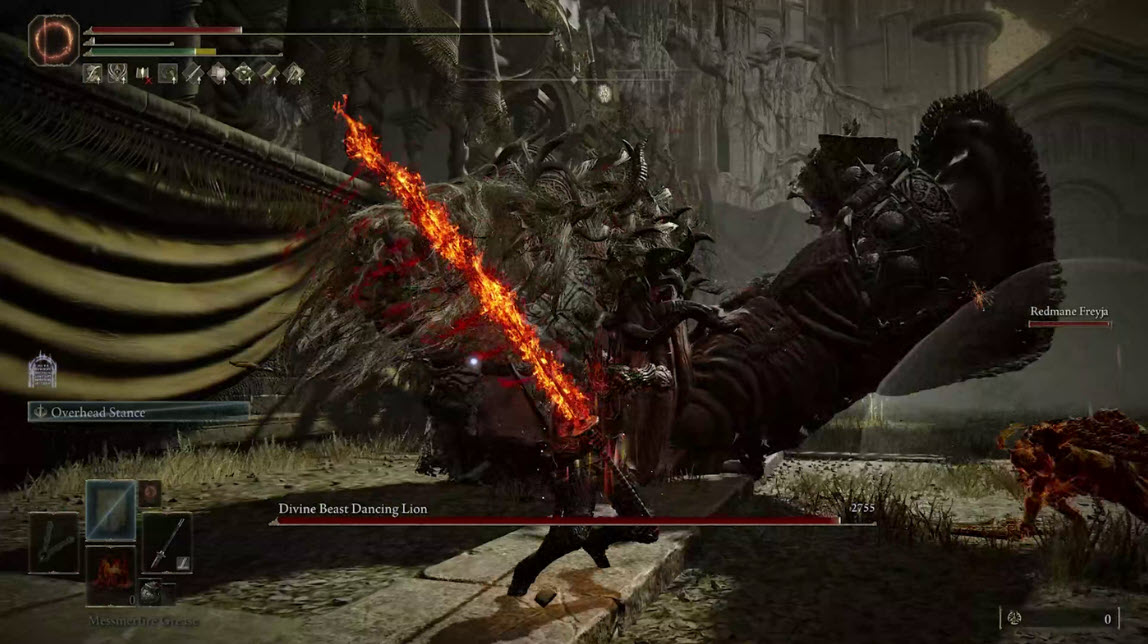1148x644 pixels.
Task: Click the Overhead Stance skill banner
Action: coord(139,412)
